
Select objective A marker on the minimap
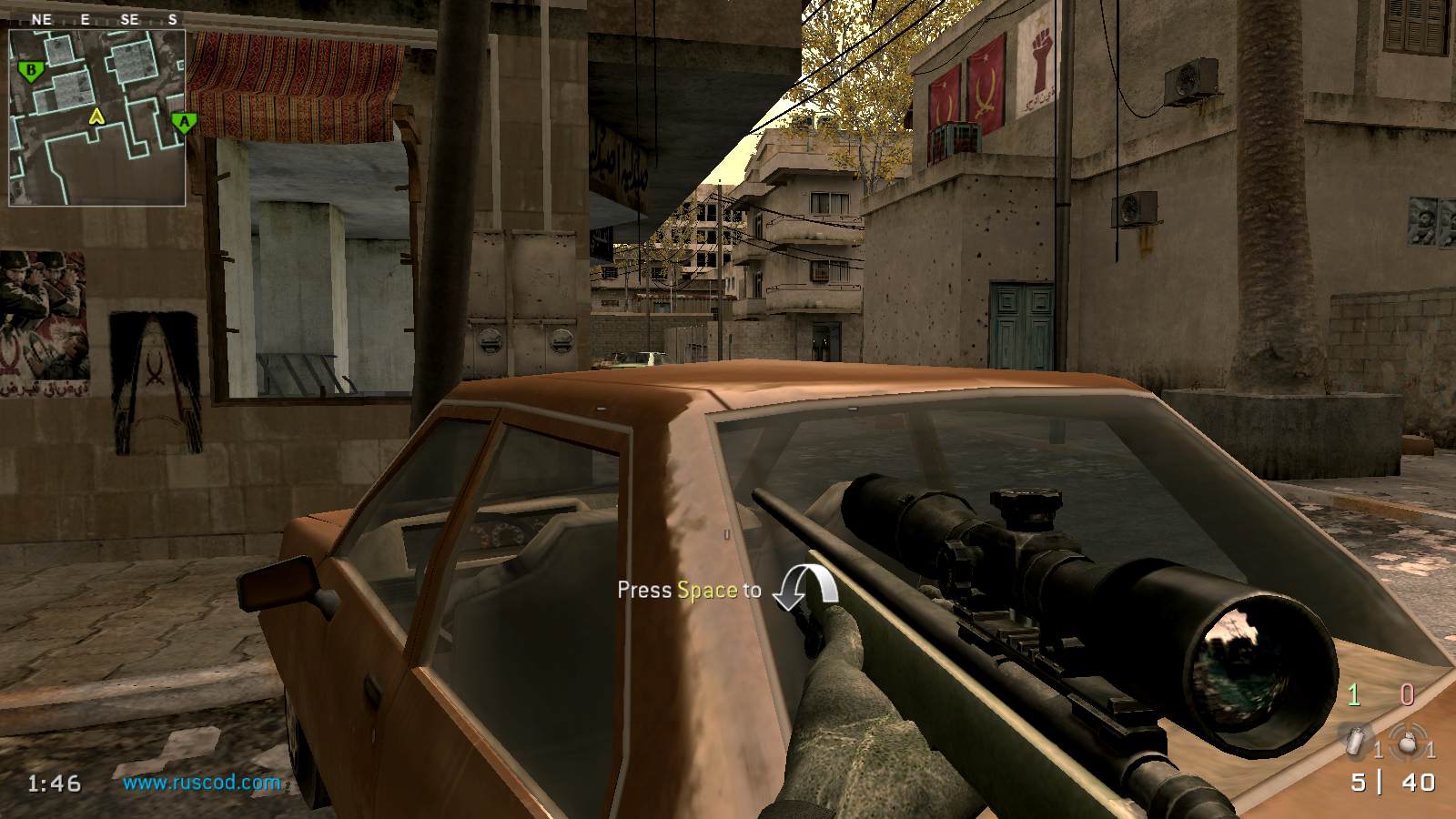(x=184, y=121)
